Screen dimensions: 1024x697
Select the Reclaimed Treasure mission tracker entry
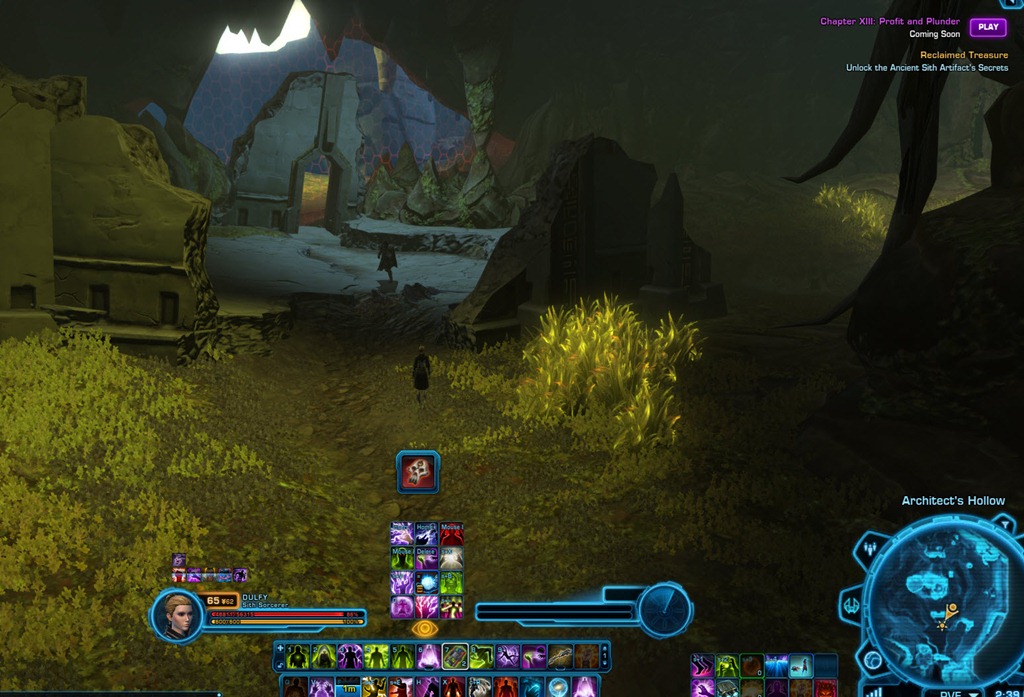point(963,55)
